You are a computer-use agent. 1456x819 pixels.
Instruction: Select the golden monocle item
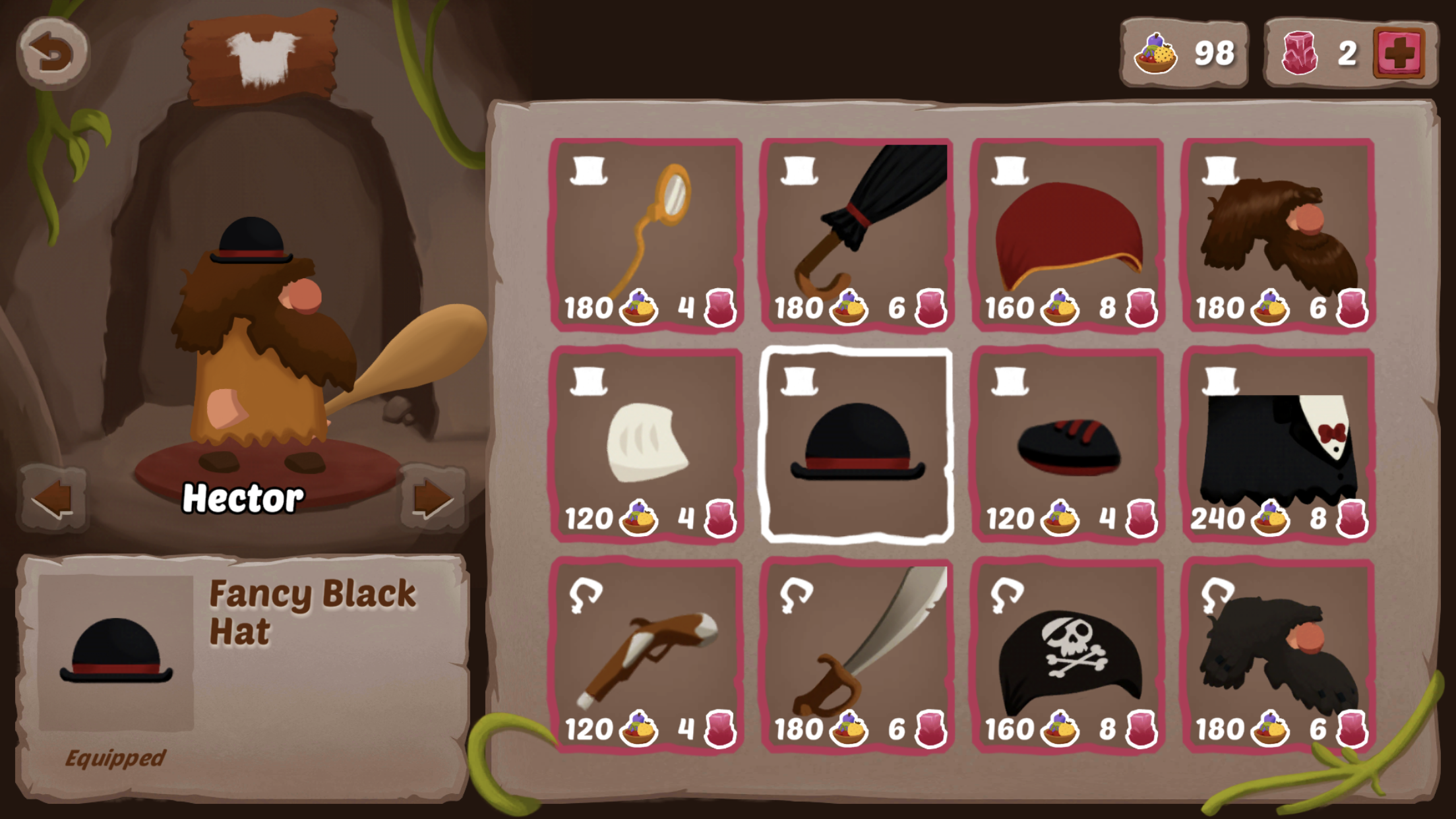pos(647,234)
